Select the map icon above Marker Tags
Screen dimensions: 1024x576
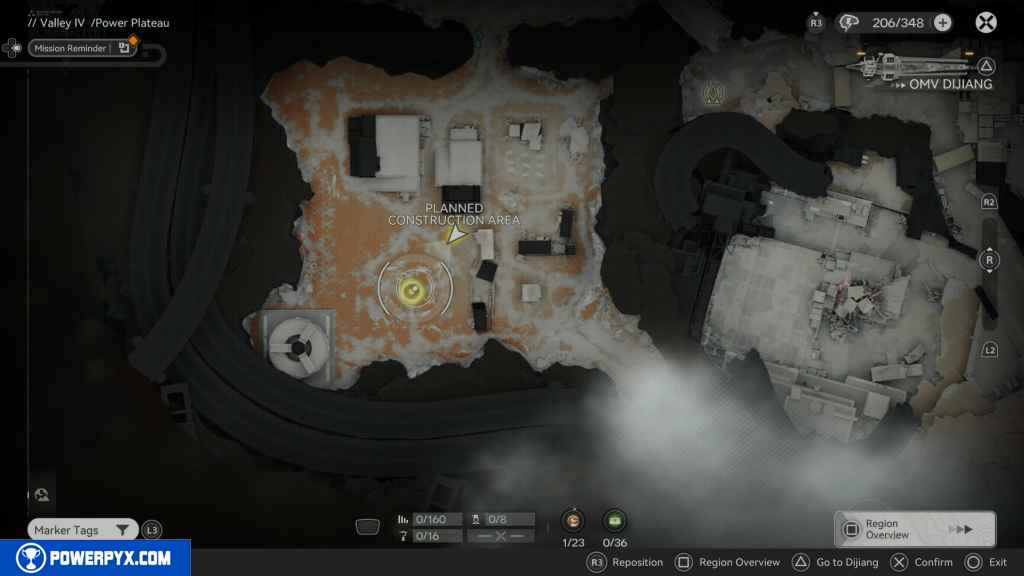coord(44,496)
